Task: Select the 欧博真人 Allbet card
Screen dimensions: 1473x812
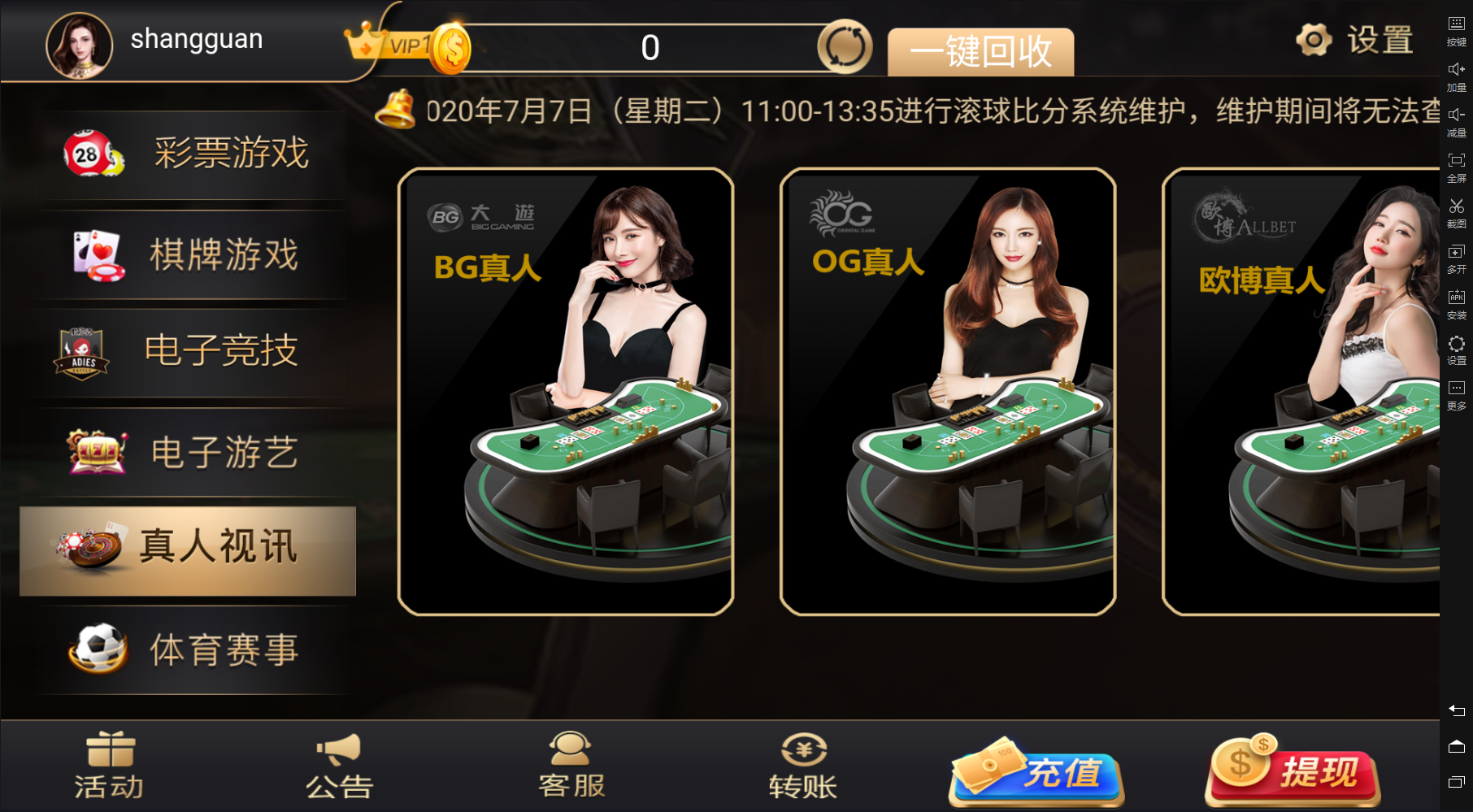Action: [x=1301, y=391]
